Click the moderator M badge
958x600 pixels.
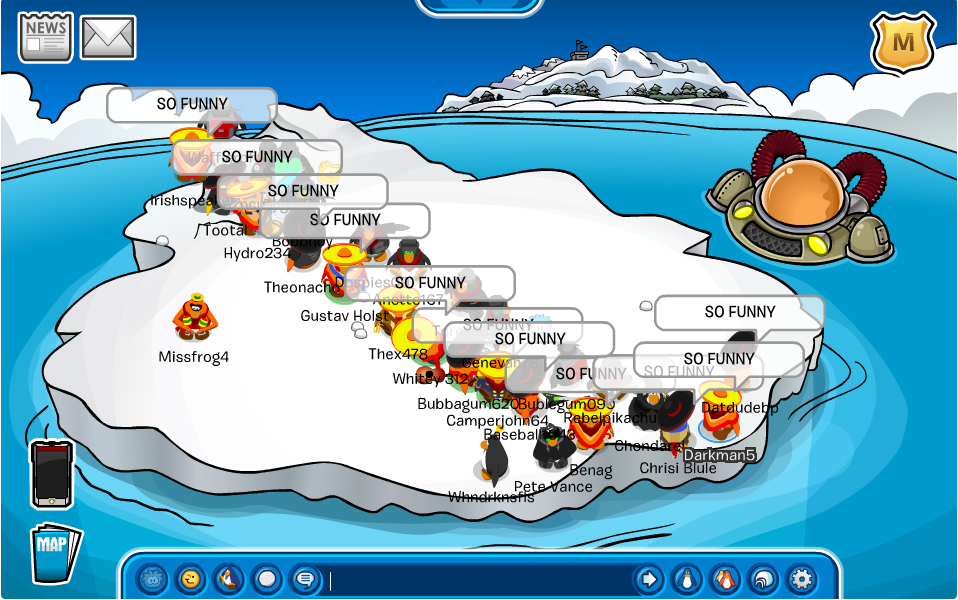click(903, 43)
